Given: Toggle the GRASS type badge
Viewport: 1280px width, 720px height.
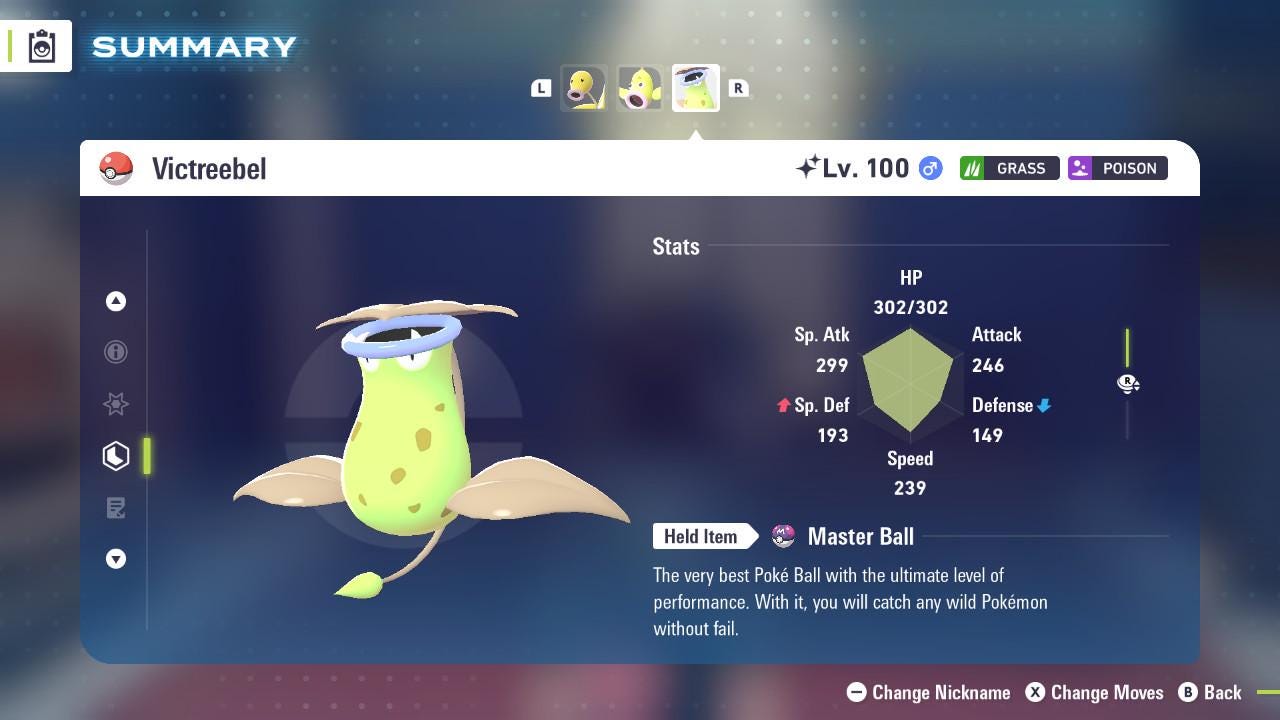Looking at the screenshot, I should (x=1009, y=168).
